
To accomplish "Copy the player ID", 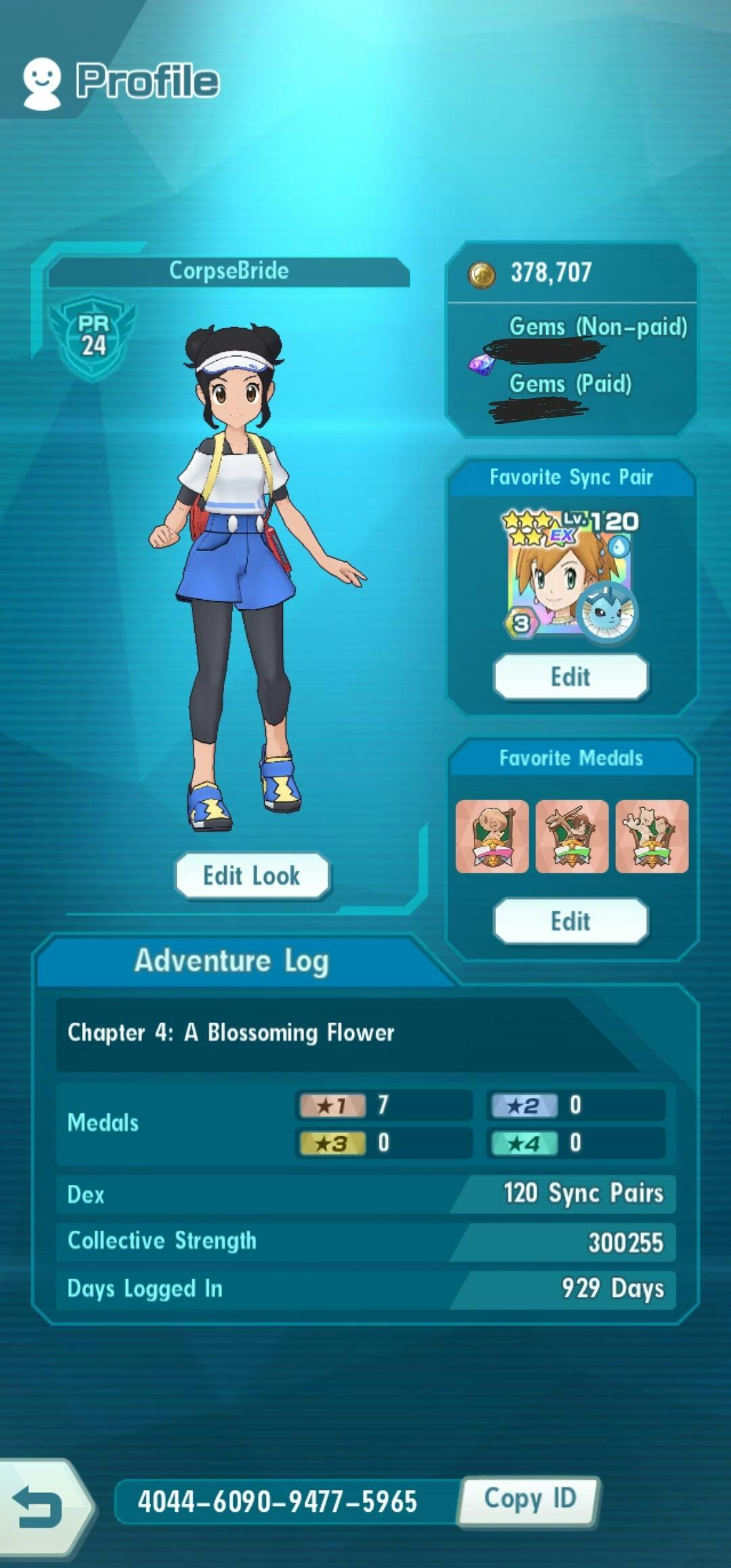I will click(x=529, y=1501).
